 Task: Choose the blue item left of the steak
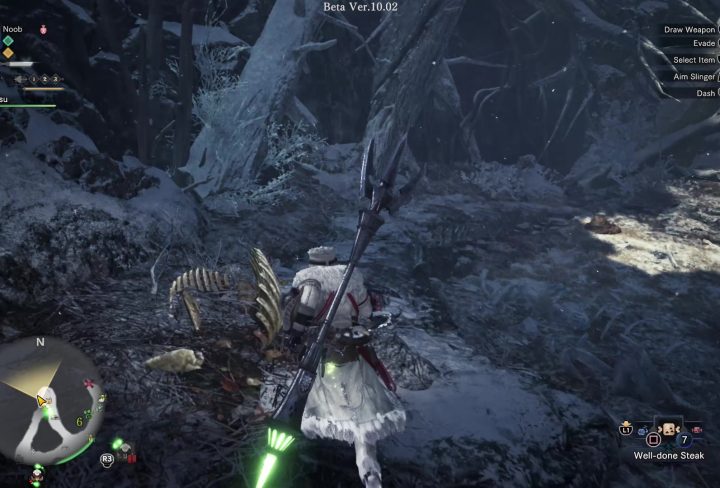[643, 432]
